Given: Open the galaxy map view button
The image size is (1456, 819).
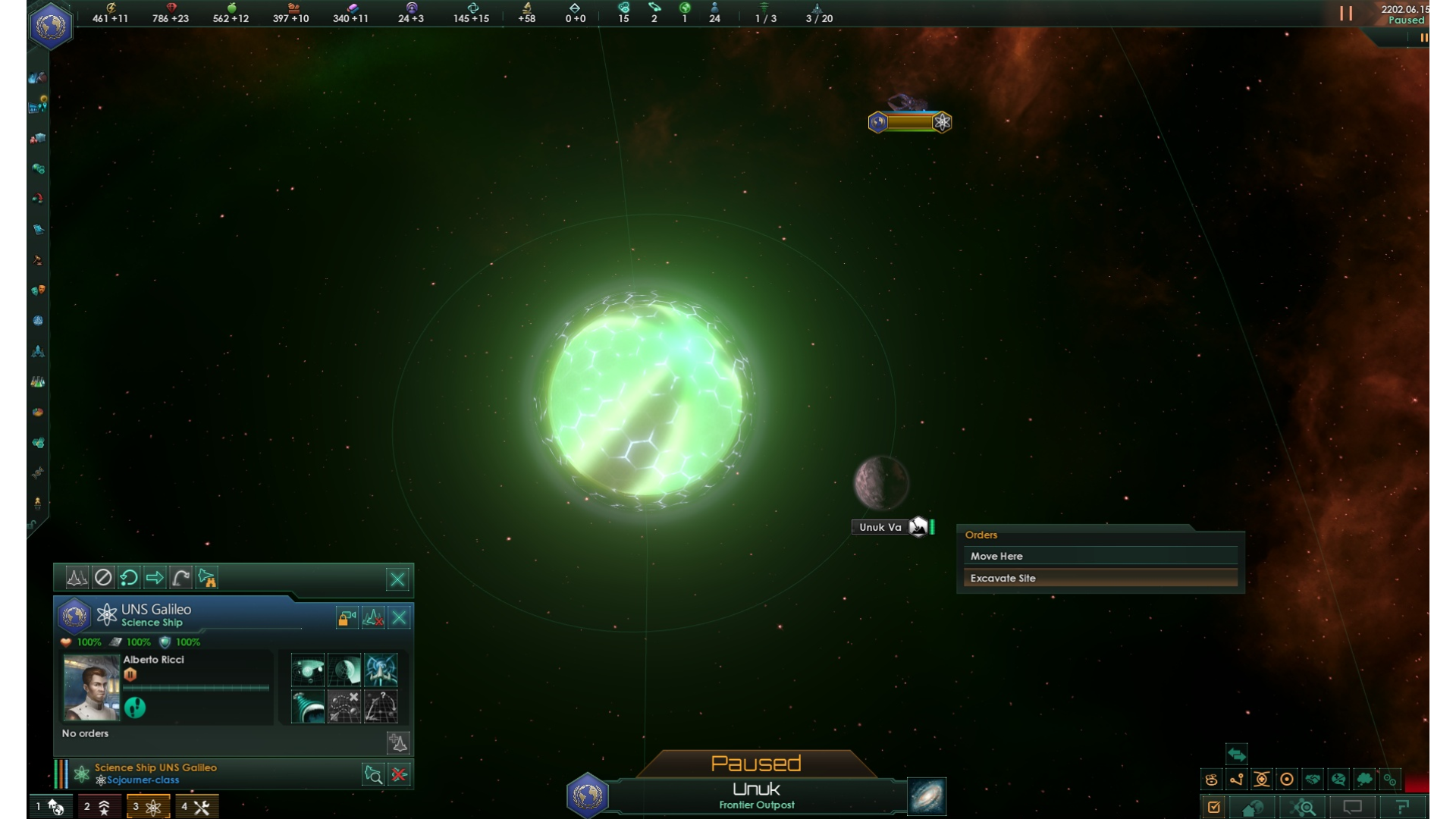Looking at the screenshot, I should tap(927, 796).
